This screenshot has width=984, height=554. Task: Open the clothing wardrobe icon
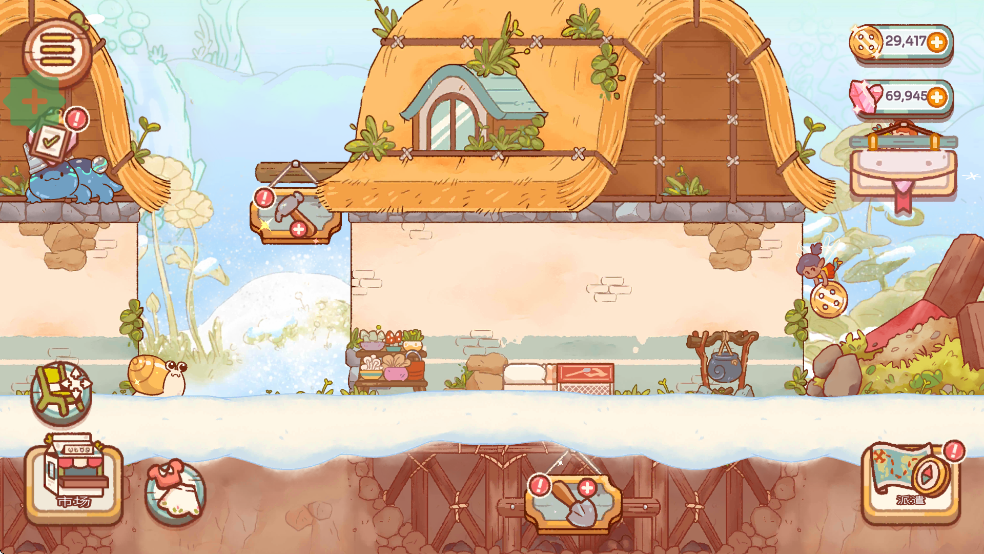pyautogui.click(x=174, y=491)
